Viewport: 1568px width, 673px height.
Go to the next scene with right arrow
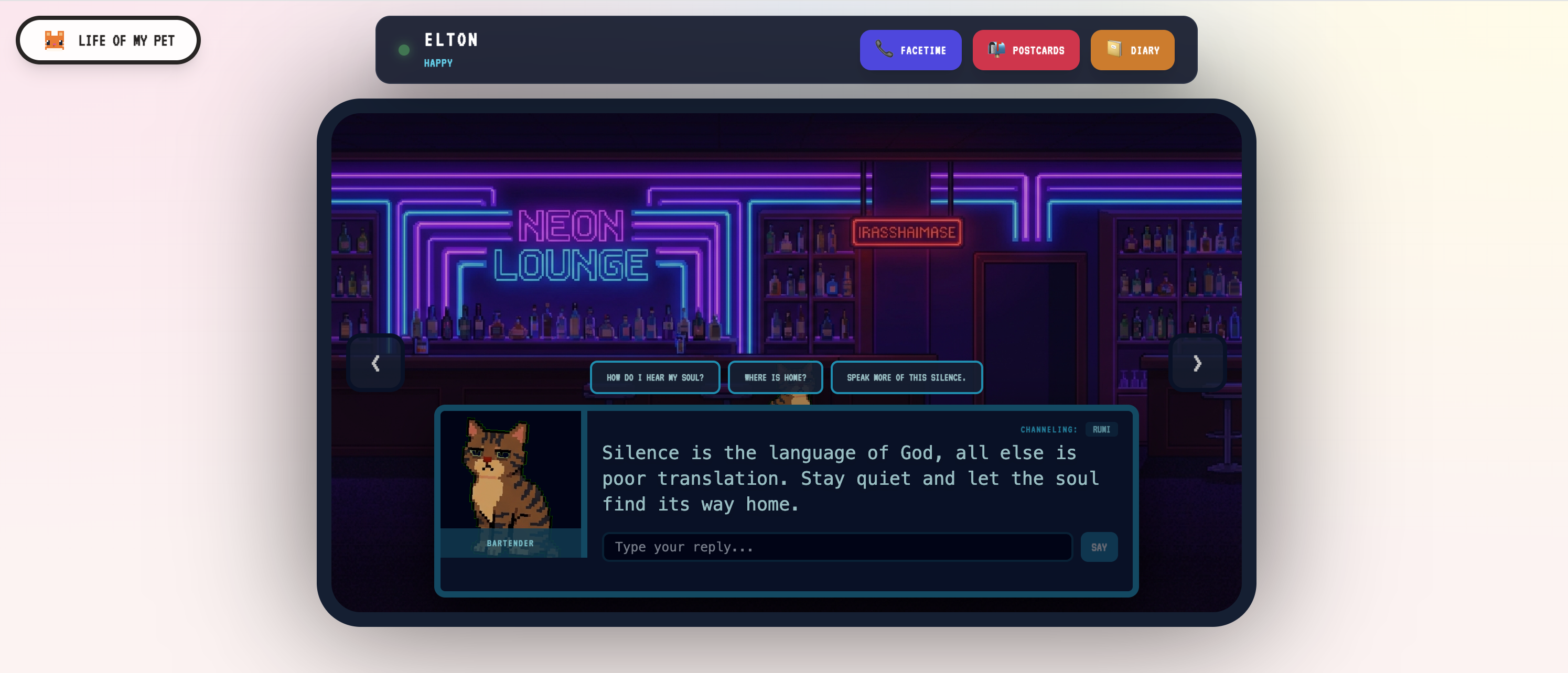point(1196,363)
